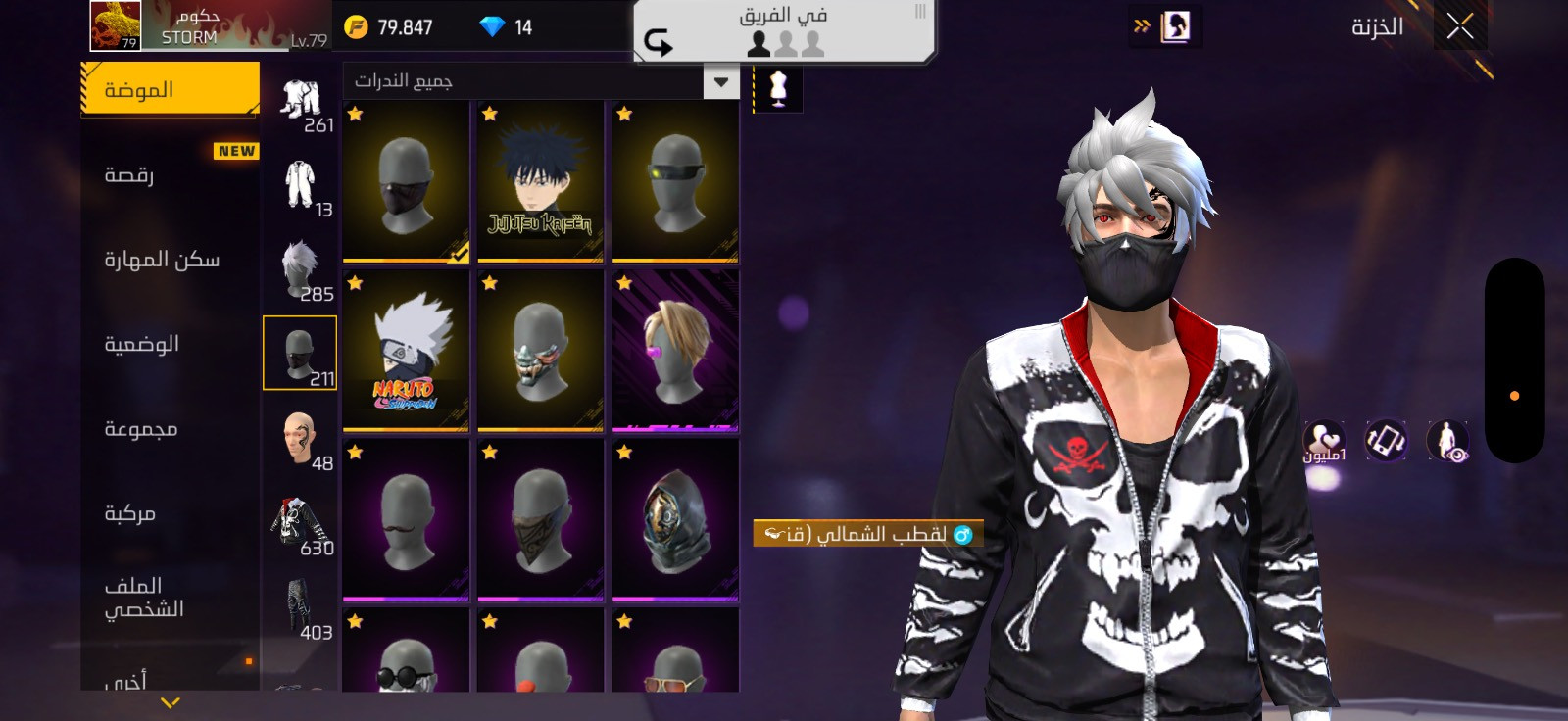1568x721 pixels.
Task: Open the مركبة vehicle tab
Action: point(170,513)
